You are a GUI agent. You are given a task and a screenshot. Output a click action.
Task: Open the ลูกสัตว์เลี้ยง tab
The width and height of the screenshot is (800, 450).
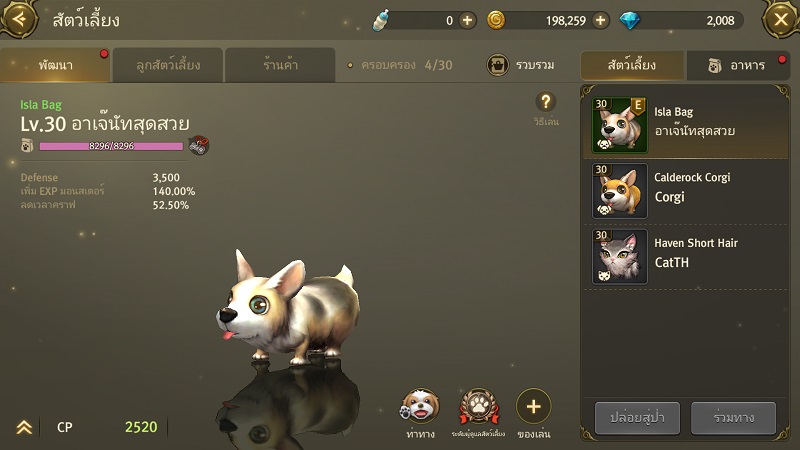pyautogui.click(x=168, y=65)
